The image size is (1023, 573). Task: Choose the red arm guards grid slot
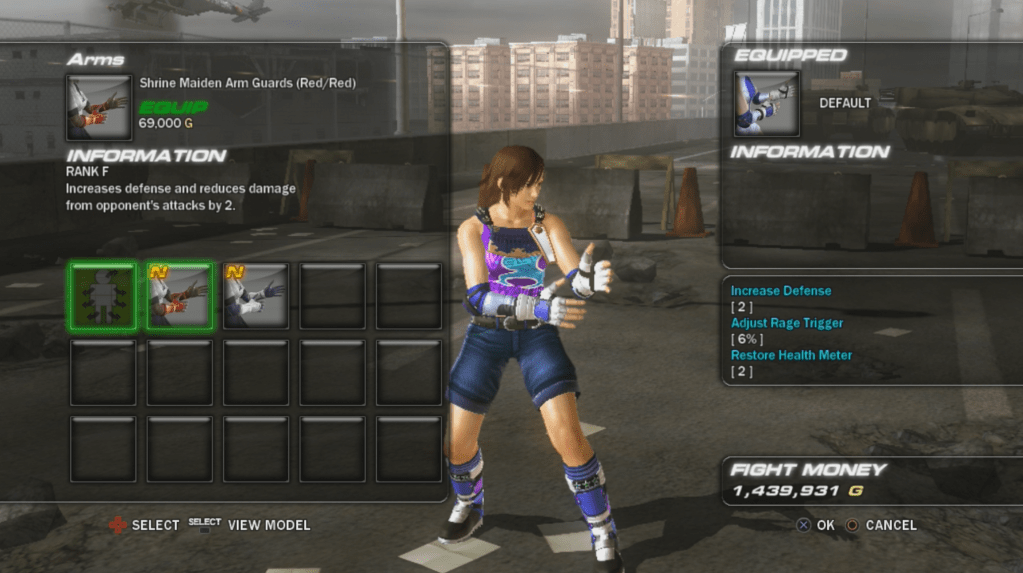pos(180,296)
